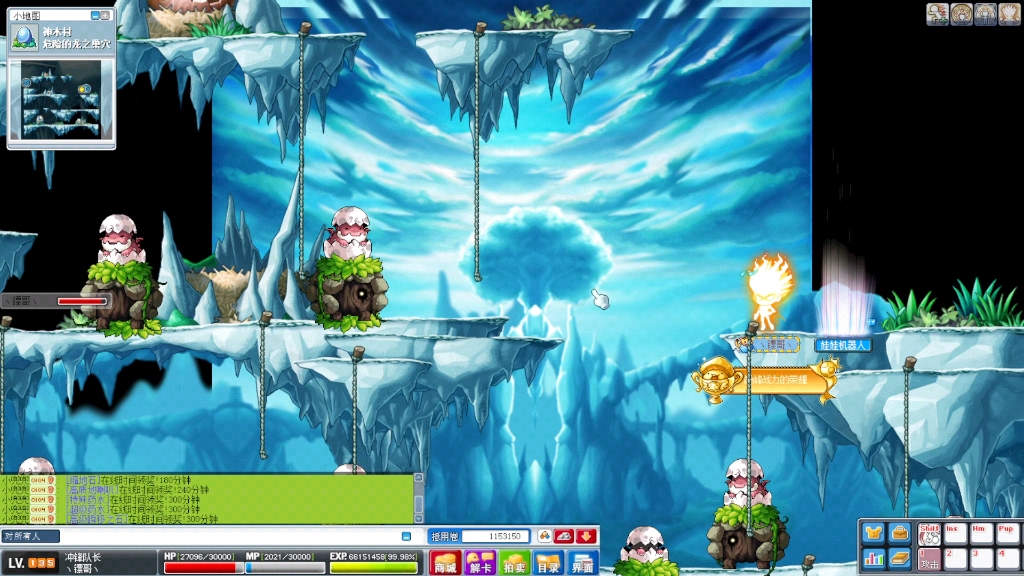Open the 目录 menu

[x=548, y=563]
